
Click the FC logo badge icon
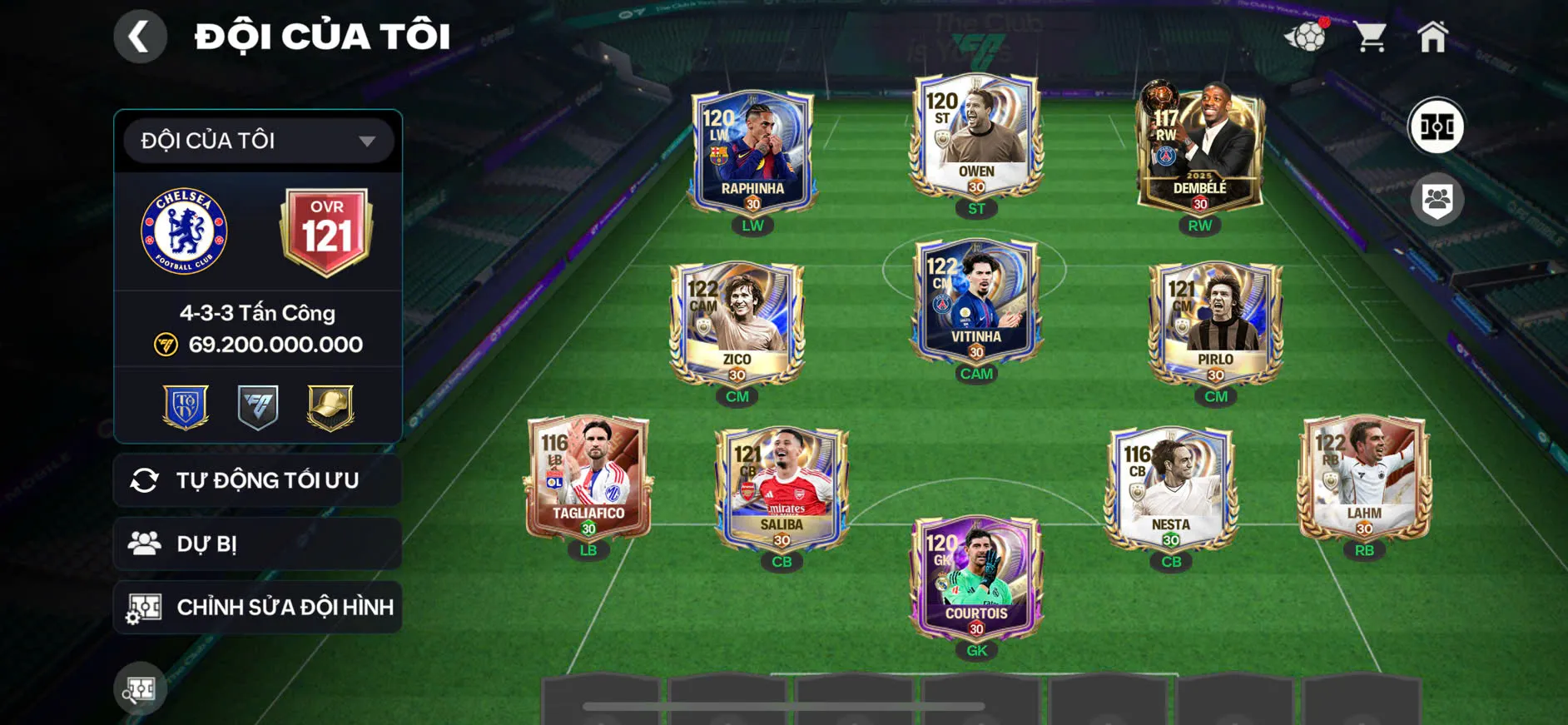pyautogui.click(x=256, y=405)
